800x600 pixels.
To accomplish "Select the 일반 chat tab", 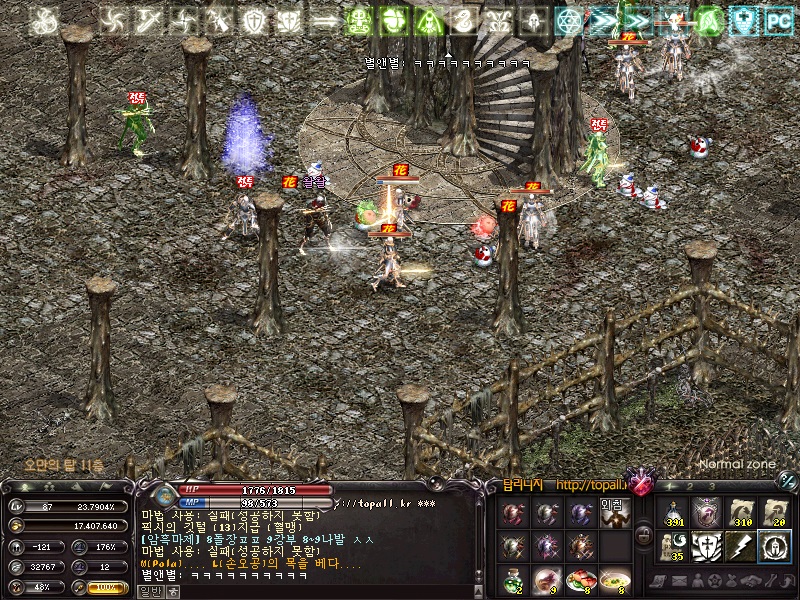I will (x=150, y=591).
